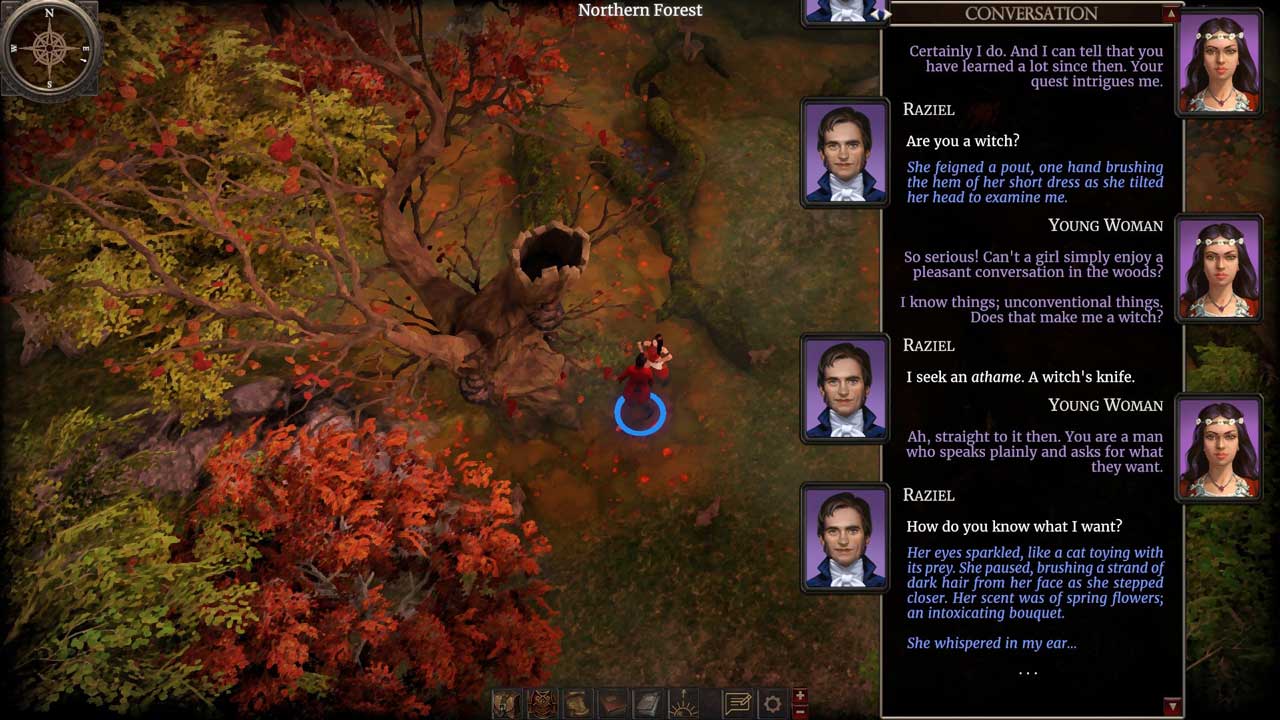Click the conversation scroll-down arrow
The height and width of the screenshot is (720, 1280).
1172,706
